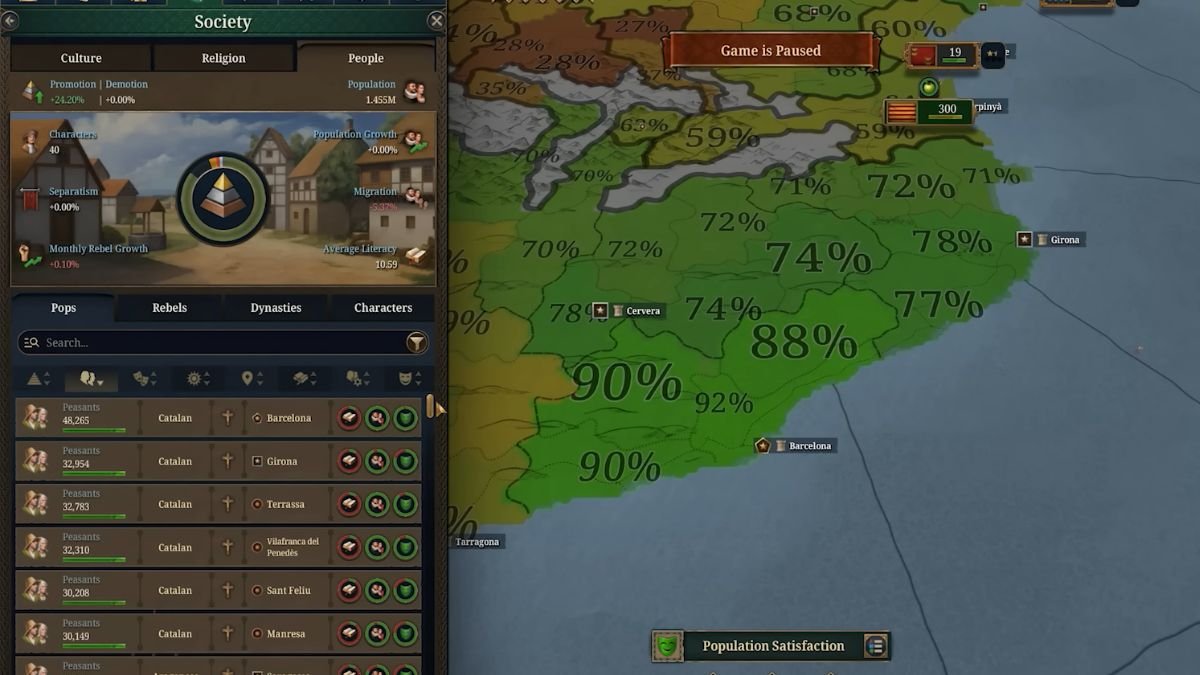The height and width of the screenshot is (675, 1200).
Task: Close the Society panel
Action: [x=436, y=20]
